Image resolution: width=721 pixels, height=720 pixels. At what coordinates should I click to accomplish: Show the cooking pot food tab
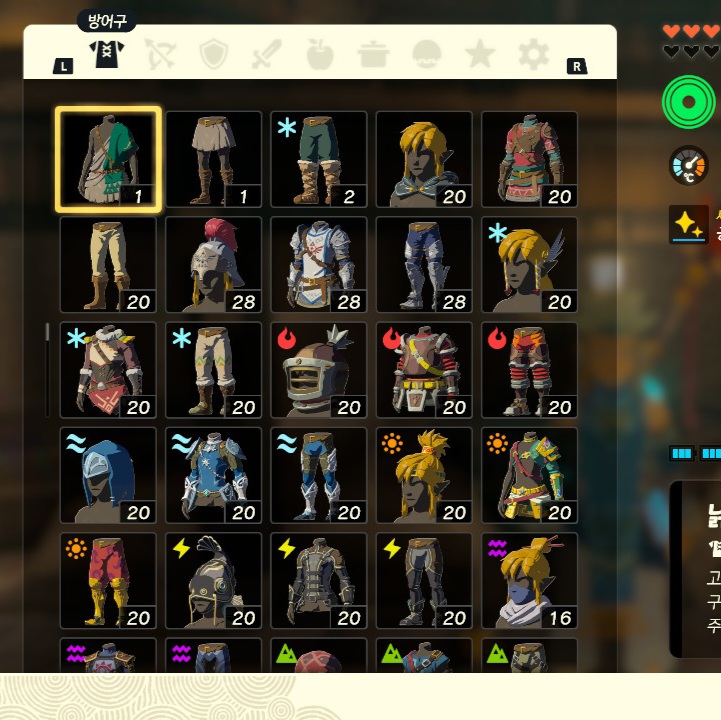(x=374, y=54)
